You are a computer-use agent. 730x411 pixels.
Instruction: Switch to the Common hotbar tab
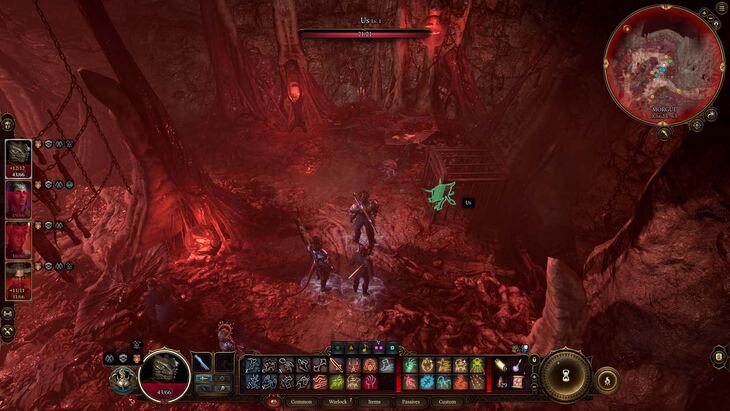pos(301,402)
